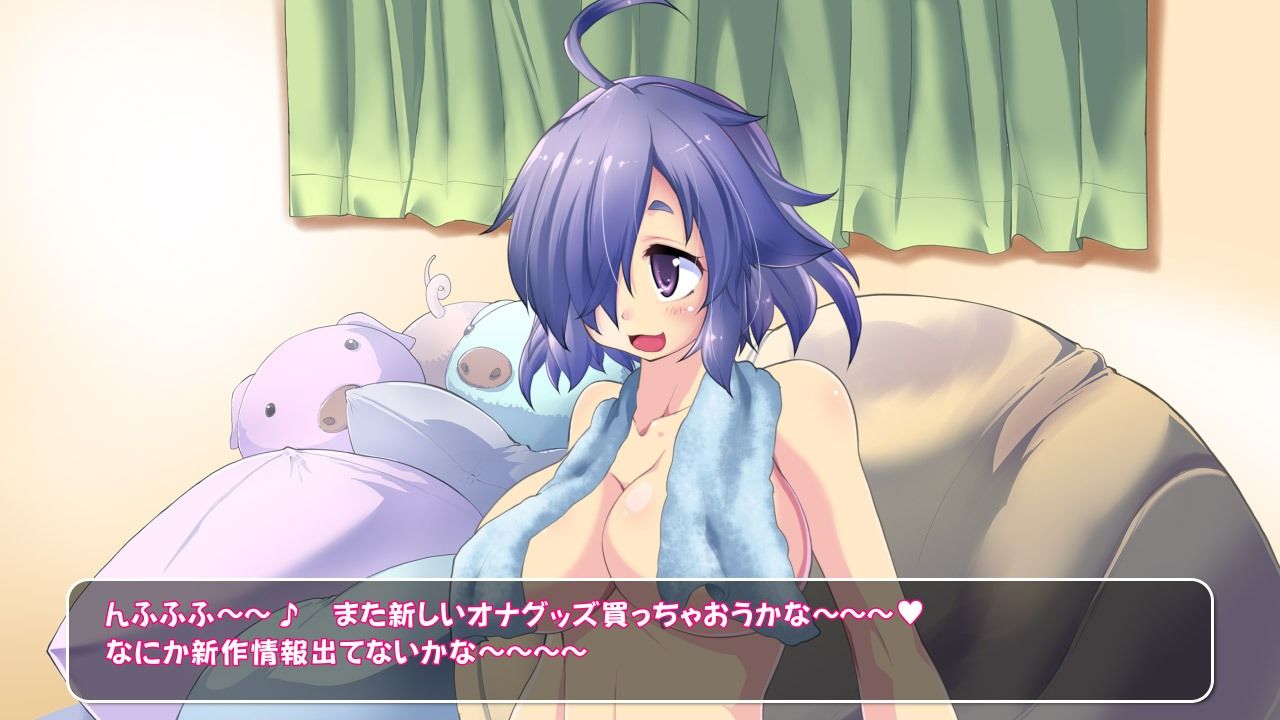Click the dialogue text box to advance
The image size is (1280, 720).
[640, 640]
